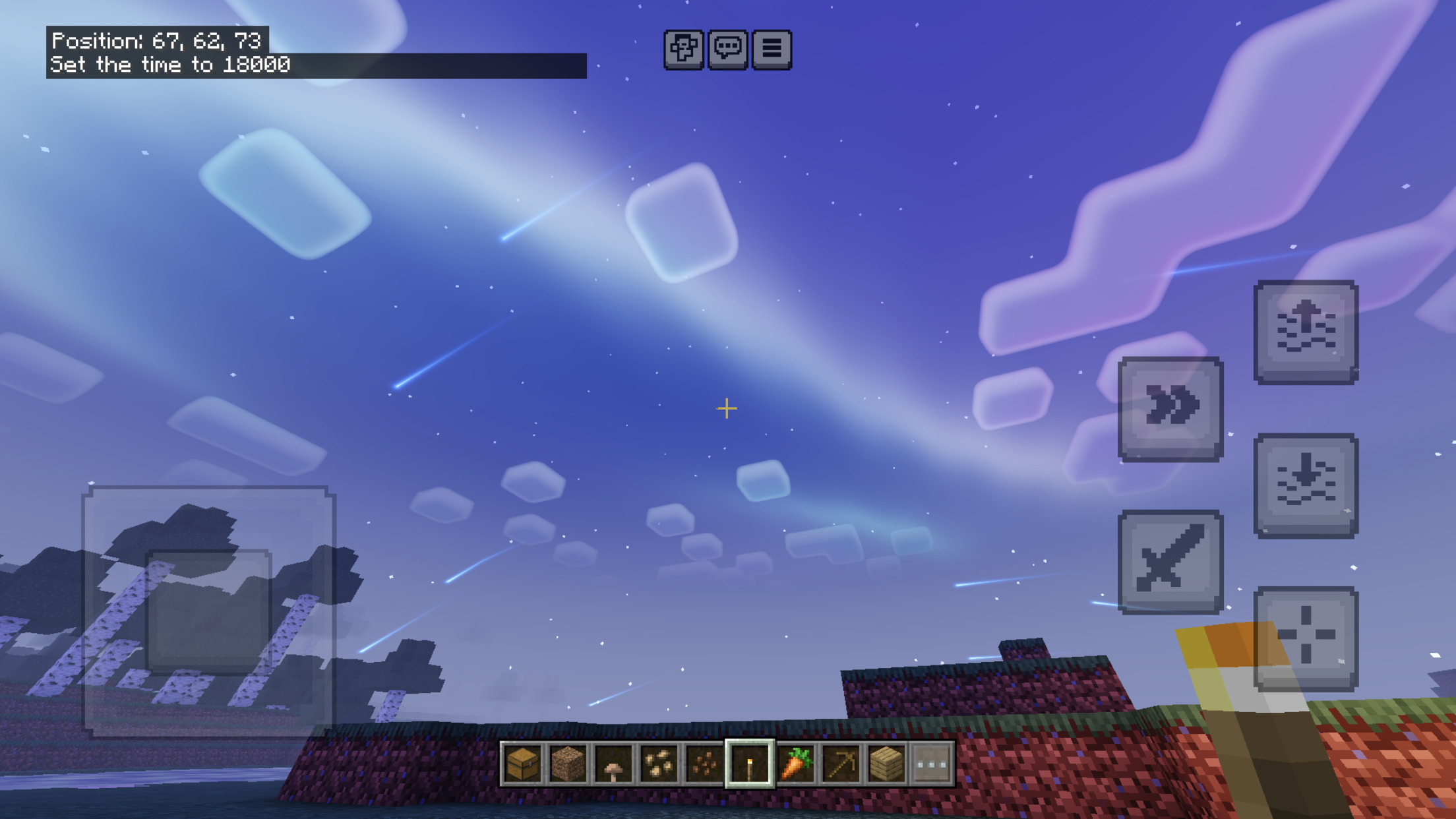Select the wooden planks hotbar slot
Image resolution: width=1456 pixels, height=819 pixels.
click(x=886, y=764)
